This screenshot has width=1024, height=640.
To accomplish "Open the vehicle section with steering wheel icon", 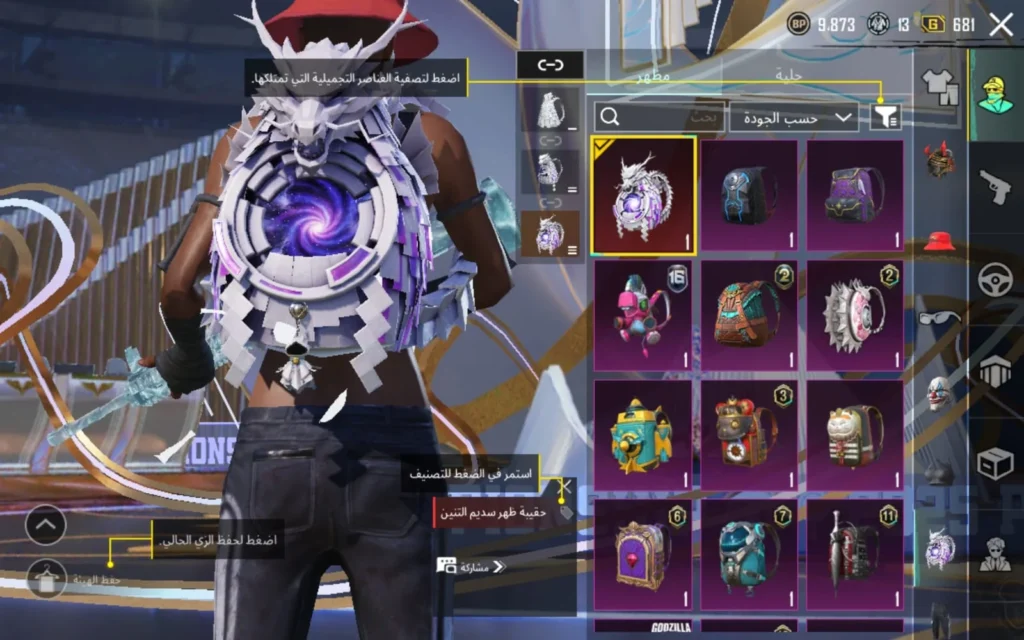I will [994, 280].
